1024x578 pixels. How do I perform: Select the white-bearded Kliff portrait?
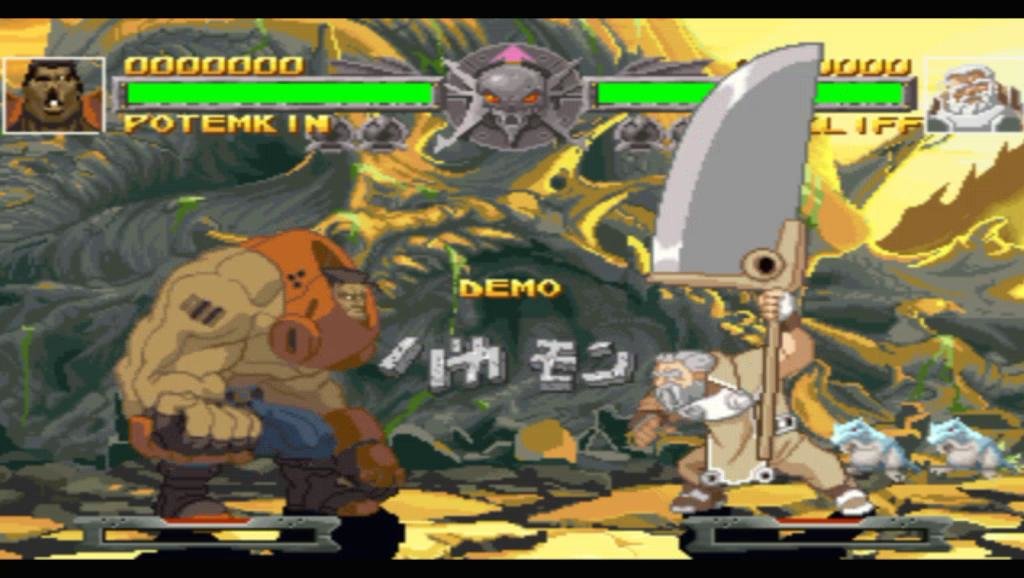coord(972,96)
